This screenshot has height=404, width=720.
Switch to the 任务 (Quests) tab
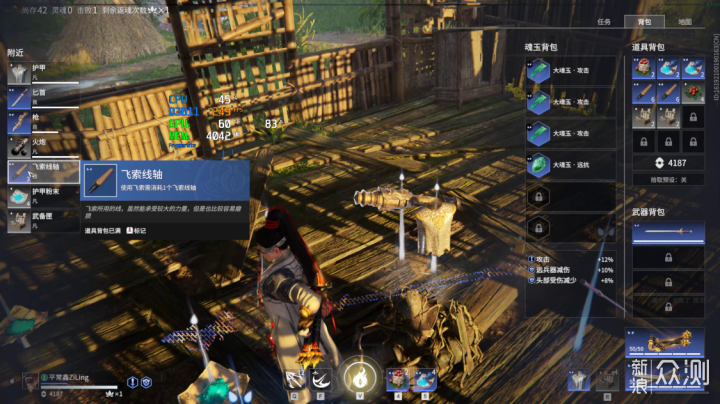click(604, 20)
